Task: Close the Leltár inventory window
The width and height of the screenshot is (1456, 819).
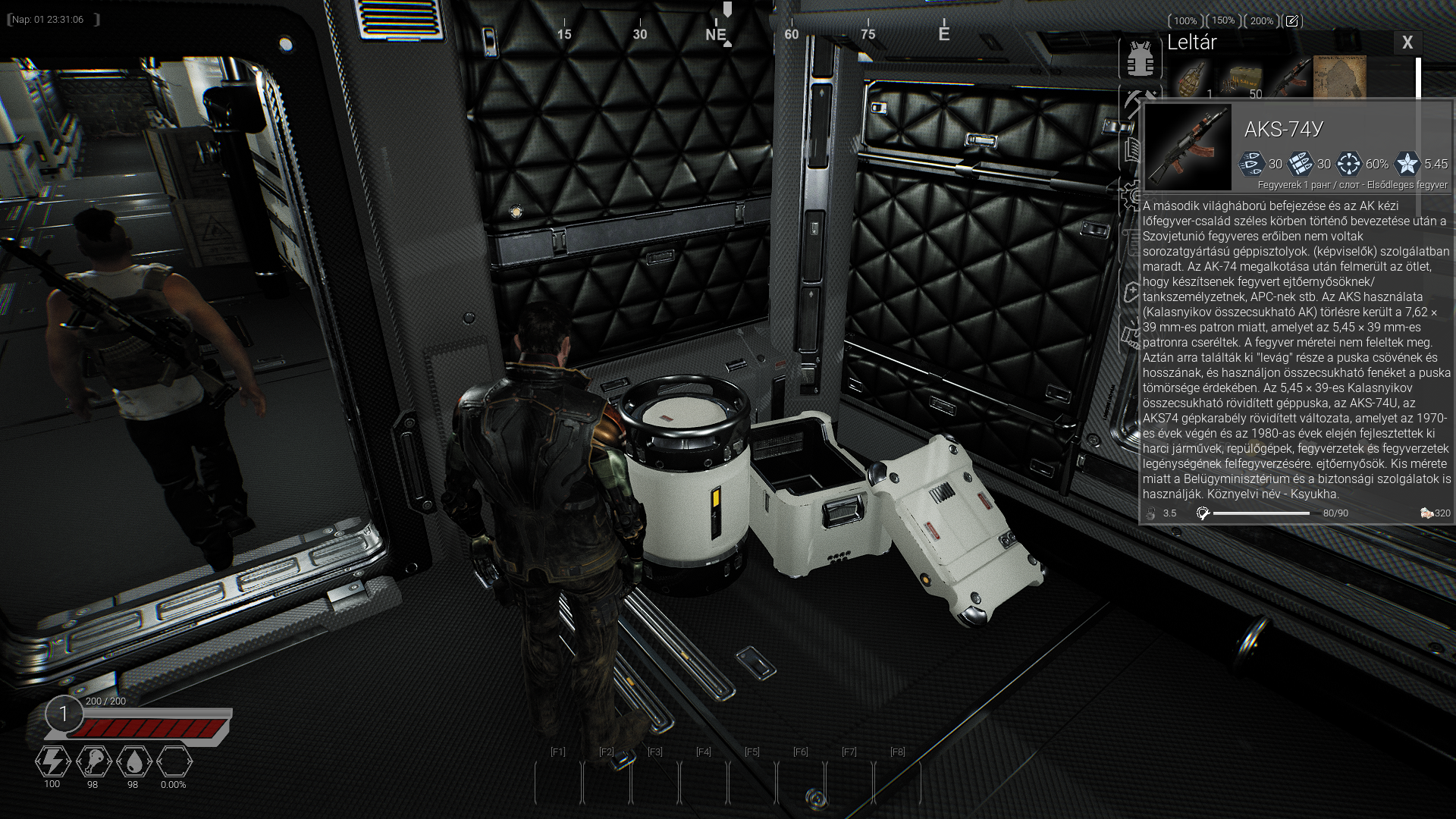Action: click(1407, 43)
